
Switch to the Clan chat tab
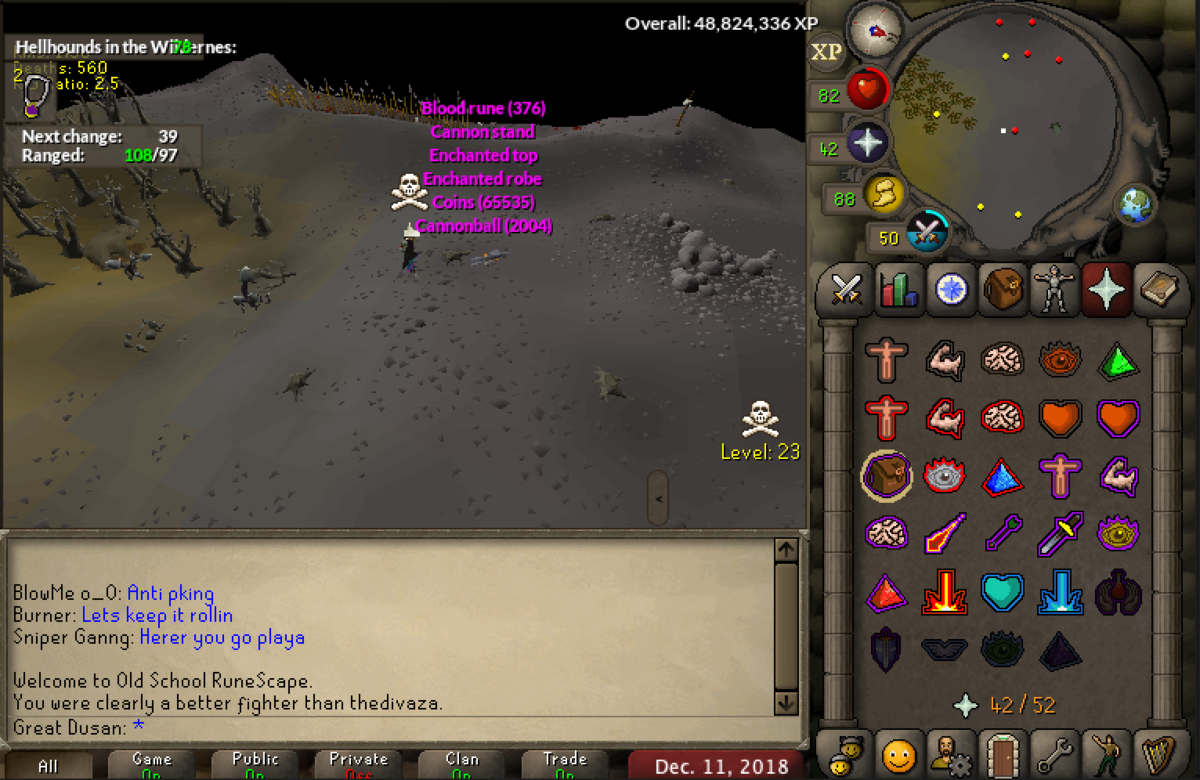[462, 765]
